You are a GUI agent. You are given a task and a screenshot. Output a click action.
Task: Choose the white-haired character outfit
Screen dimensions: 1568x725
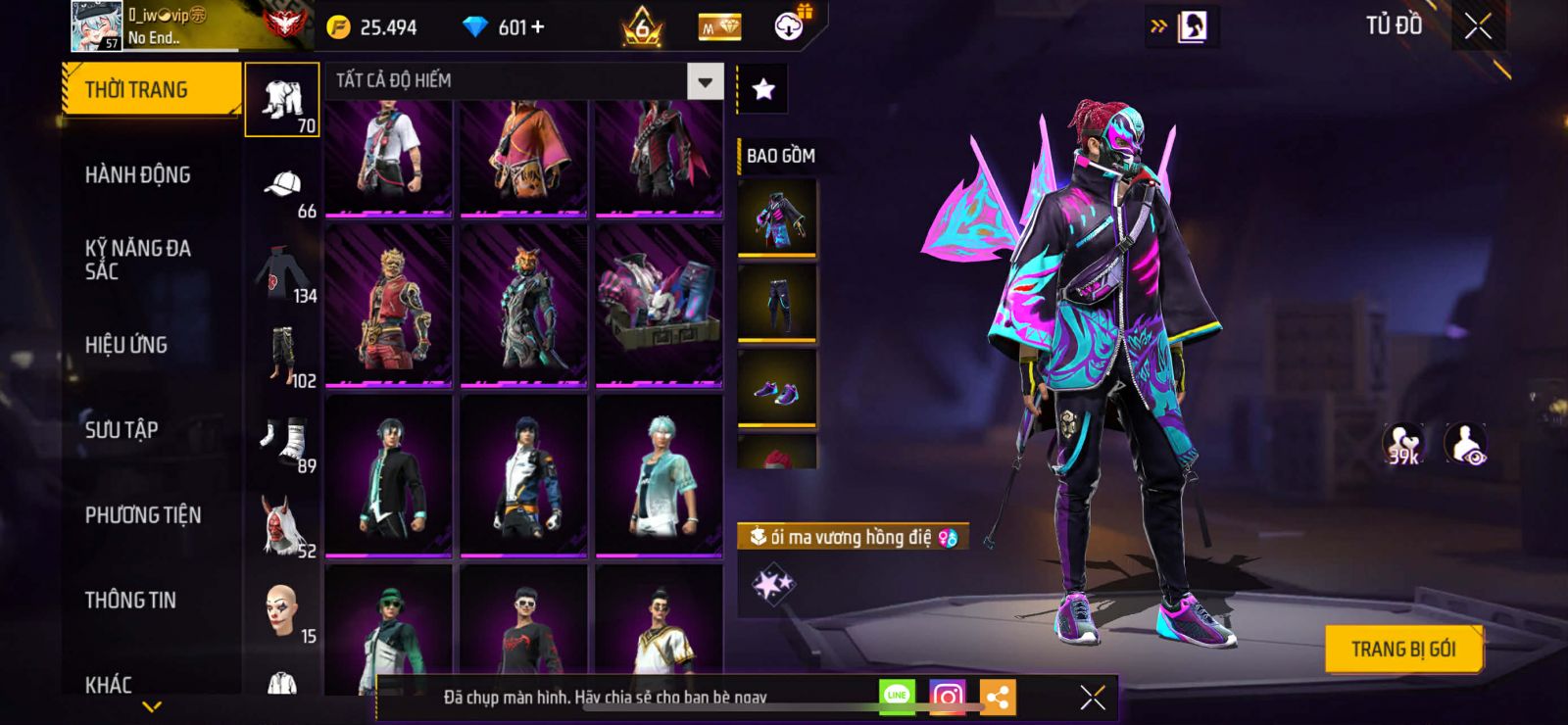pos(659,475)
